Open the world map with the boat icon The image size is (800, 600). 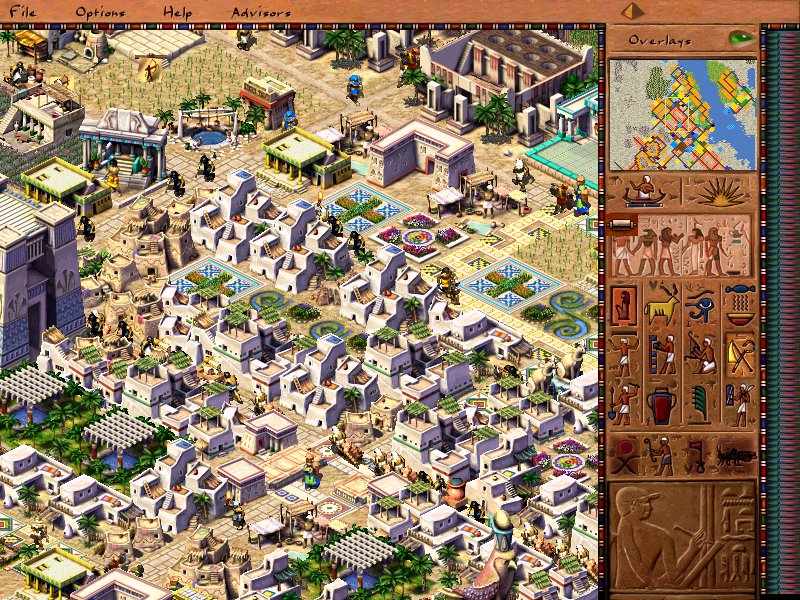645,192
